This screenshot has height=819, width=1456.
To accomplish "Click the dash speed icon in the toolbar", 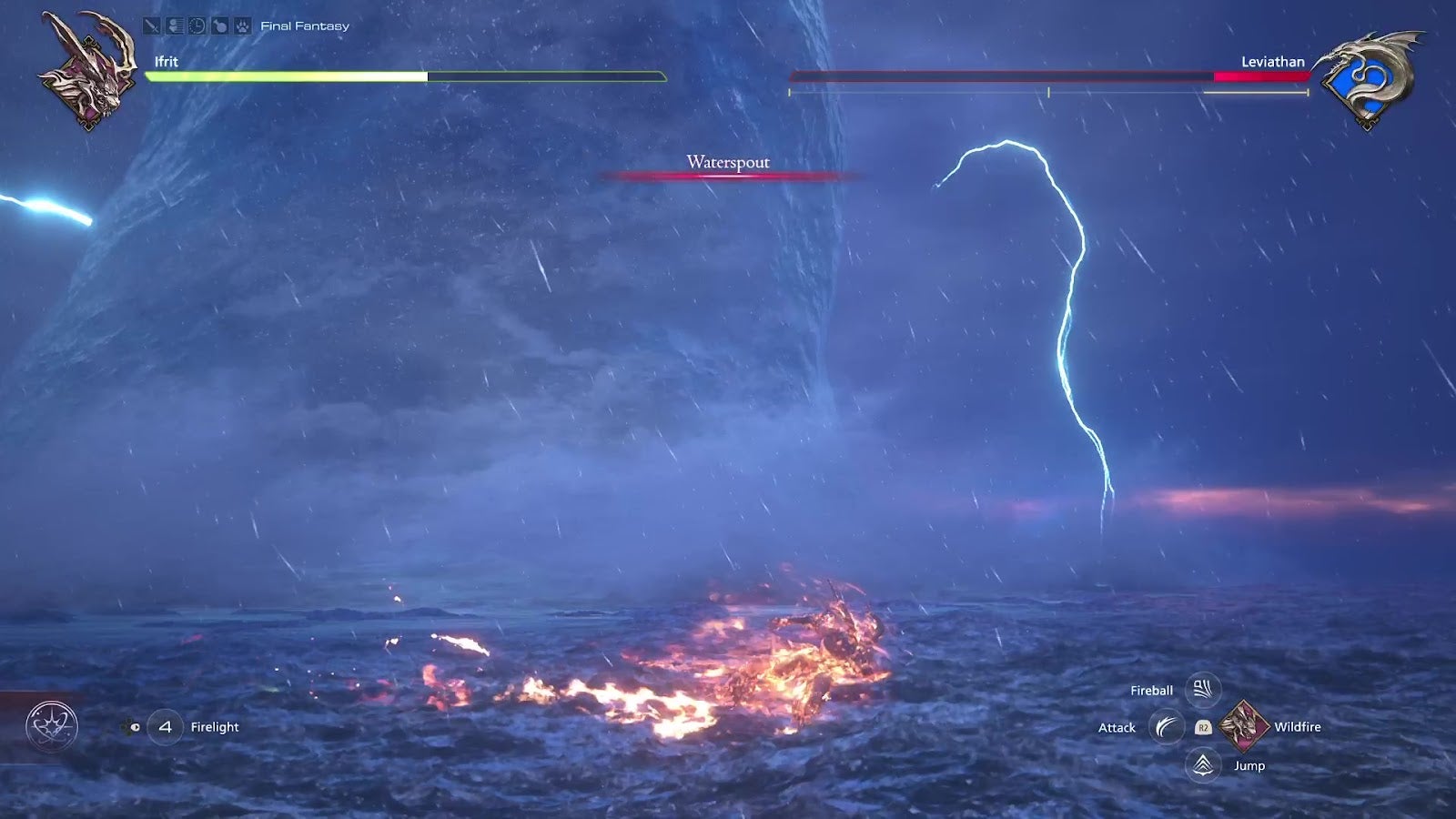I will click(x=175, y=26).
